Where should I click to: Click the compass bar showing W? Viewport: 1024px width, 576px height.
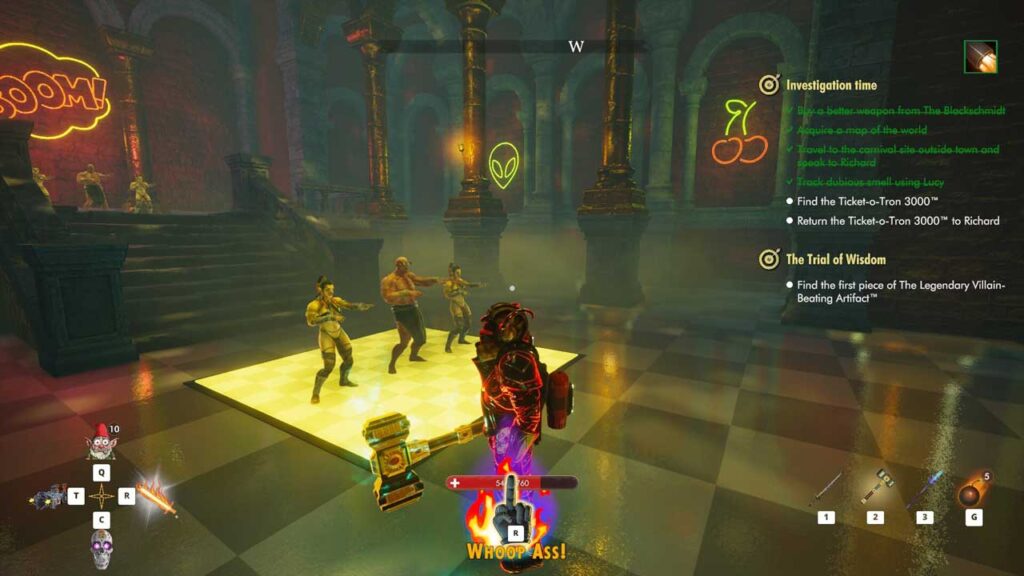[x=576, y=46]
